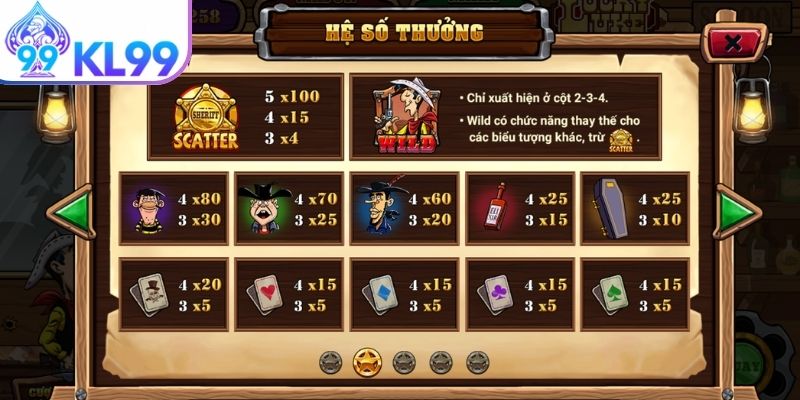Close the paytable with the red X
Screen dimensions: 800x400
click(733, 44)
